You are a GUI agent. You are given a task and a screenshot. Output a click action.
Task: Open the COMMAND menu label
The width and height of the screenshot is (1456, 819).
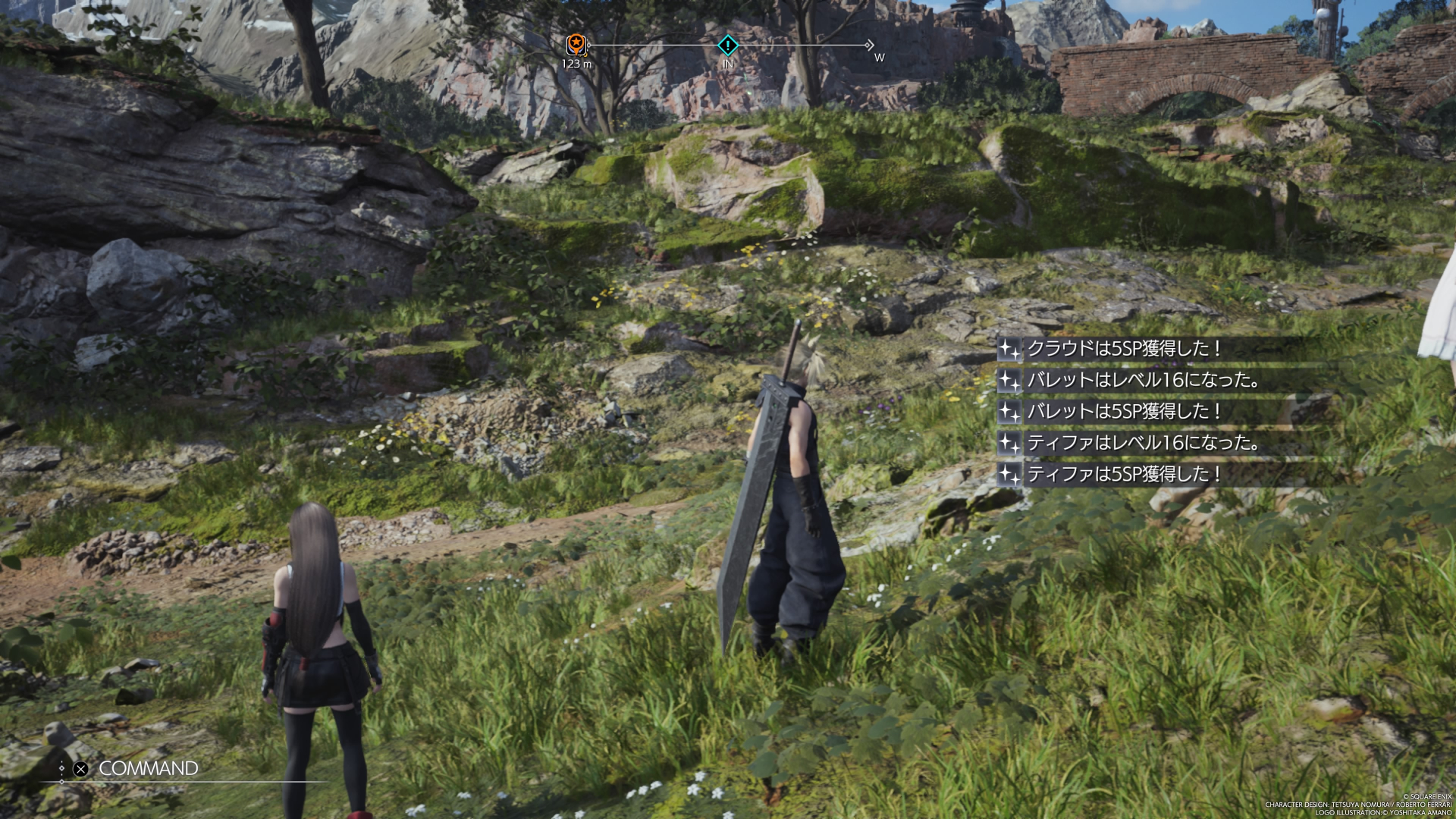(x=148, y=768)
